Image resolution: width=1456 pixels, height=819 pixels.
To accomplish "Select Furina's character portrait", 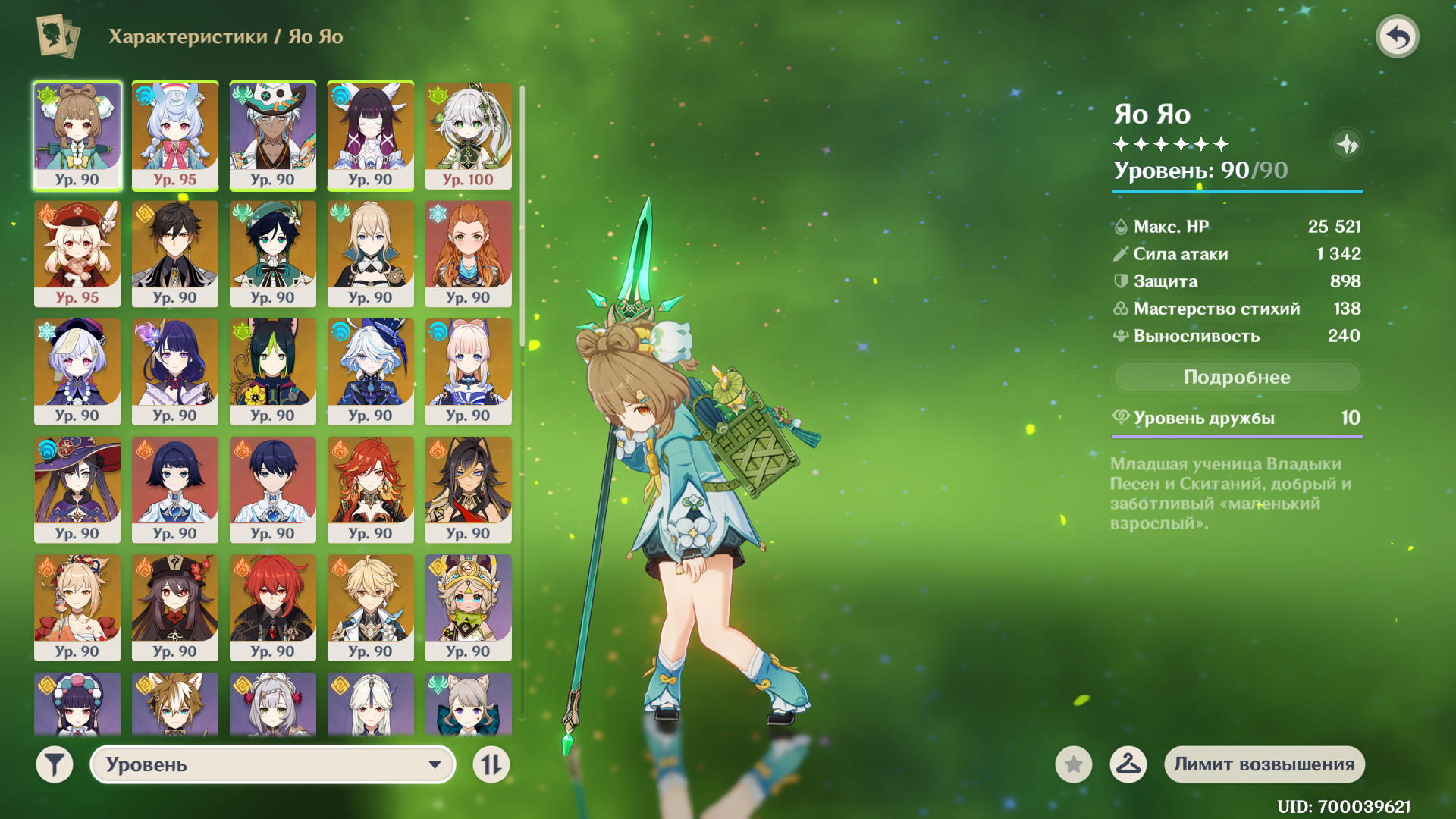I will (x=371, y=371).
